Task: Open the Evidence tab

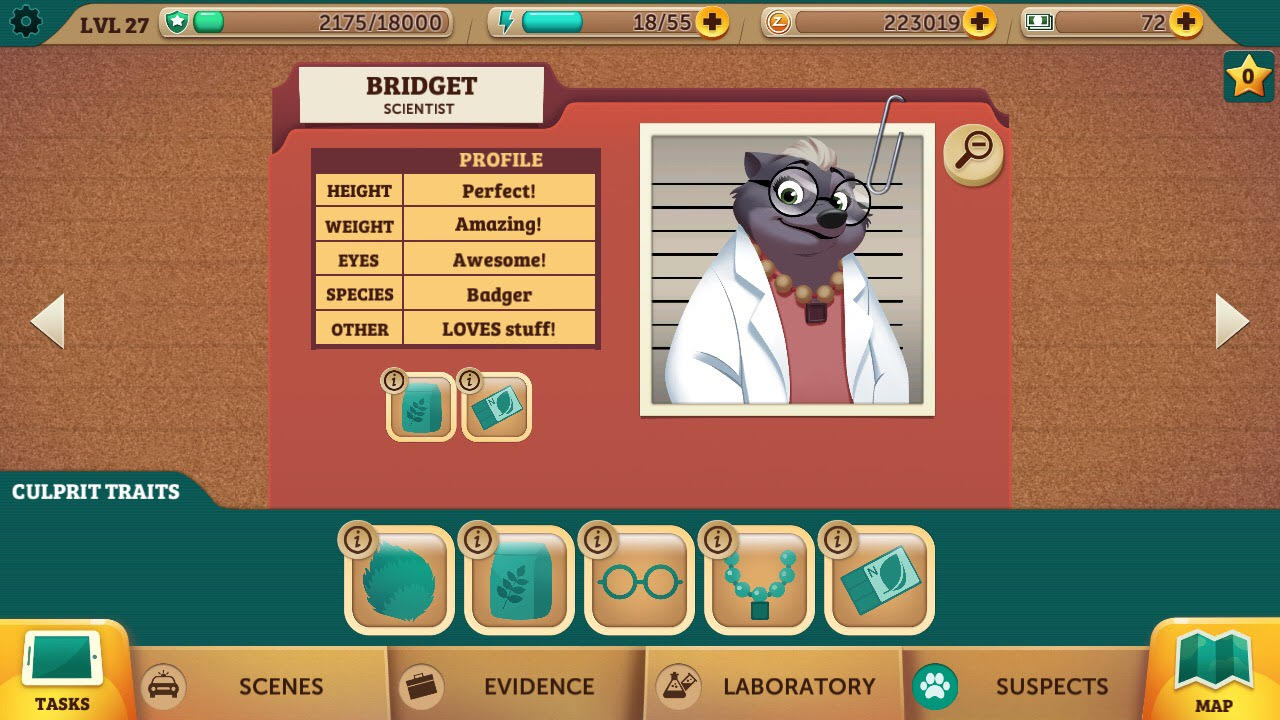Action: click(540, 687)
